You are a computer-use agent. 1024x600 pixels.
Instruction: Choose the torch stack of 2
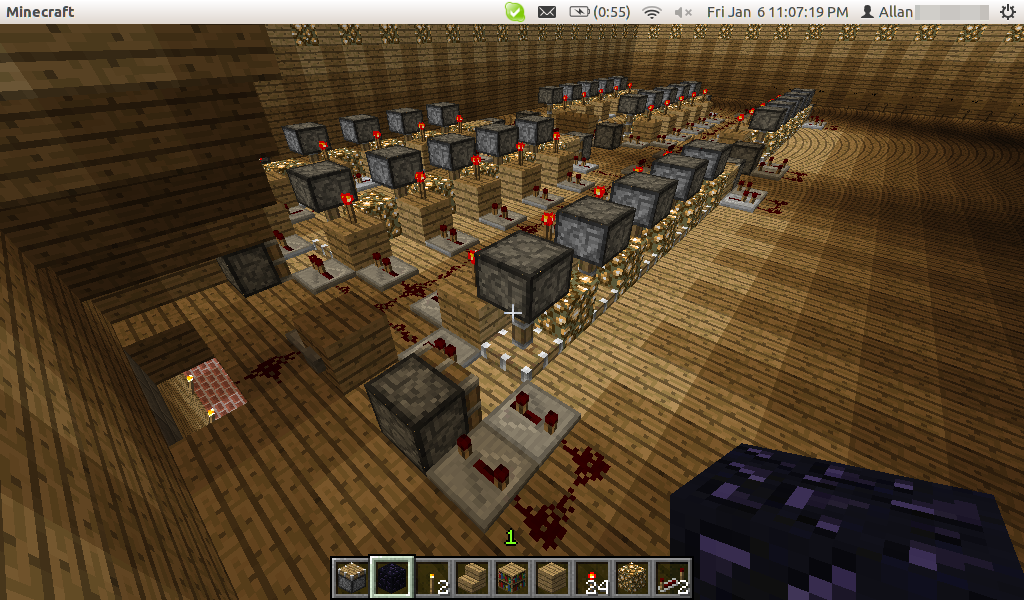(431, 578)
